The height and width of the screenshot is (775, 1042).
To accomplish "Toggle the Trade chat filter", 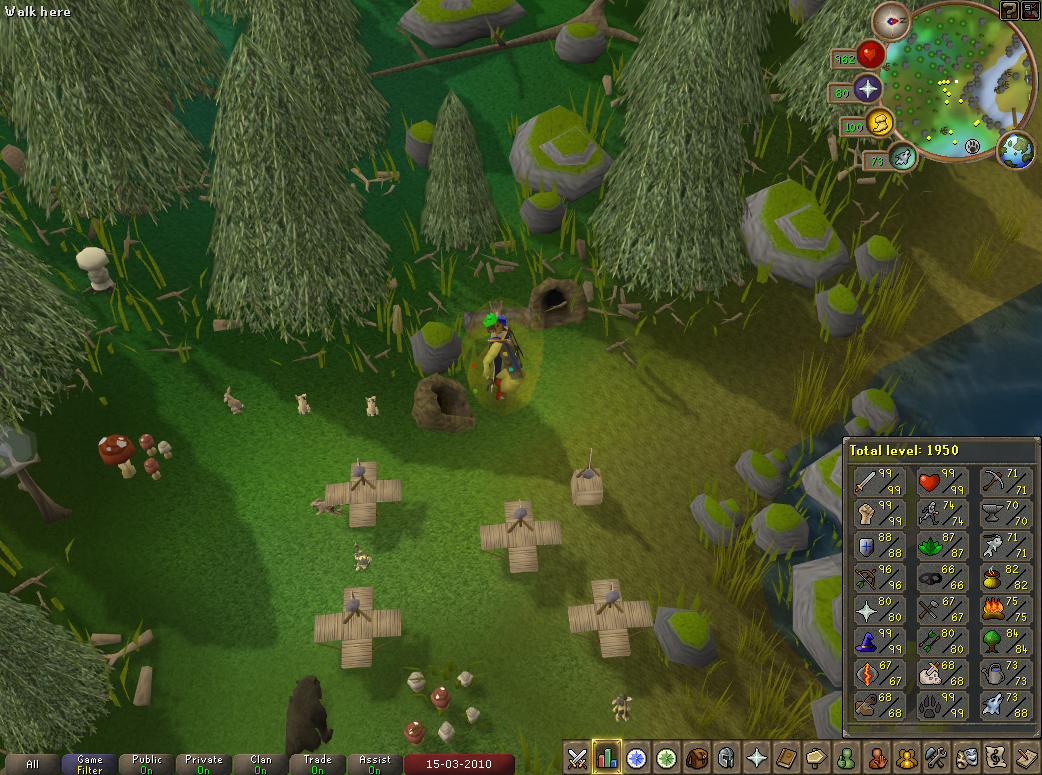I will [318, 764].
